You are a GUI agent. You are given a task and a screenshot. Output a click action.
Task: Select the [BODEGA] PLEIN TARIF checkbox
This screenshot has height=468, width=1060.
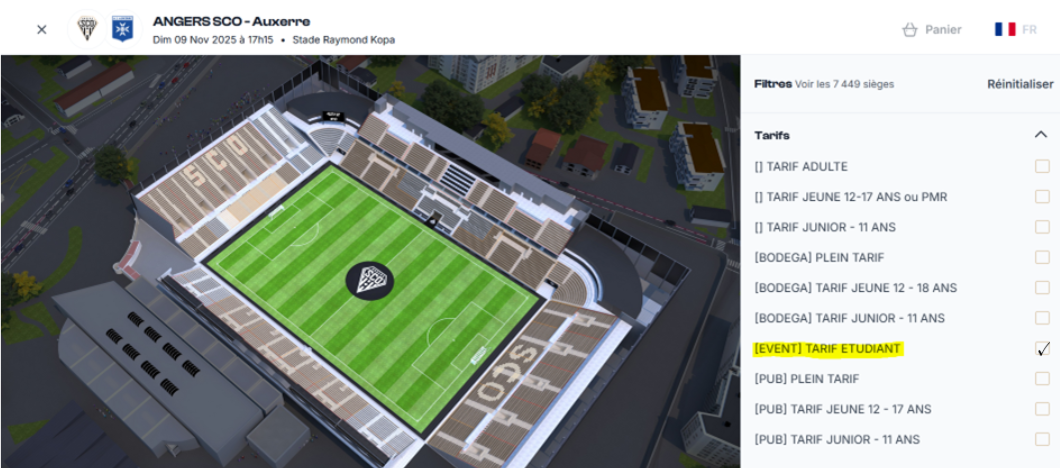(1042, 258)
